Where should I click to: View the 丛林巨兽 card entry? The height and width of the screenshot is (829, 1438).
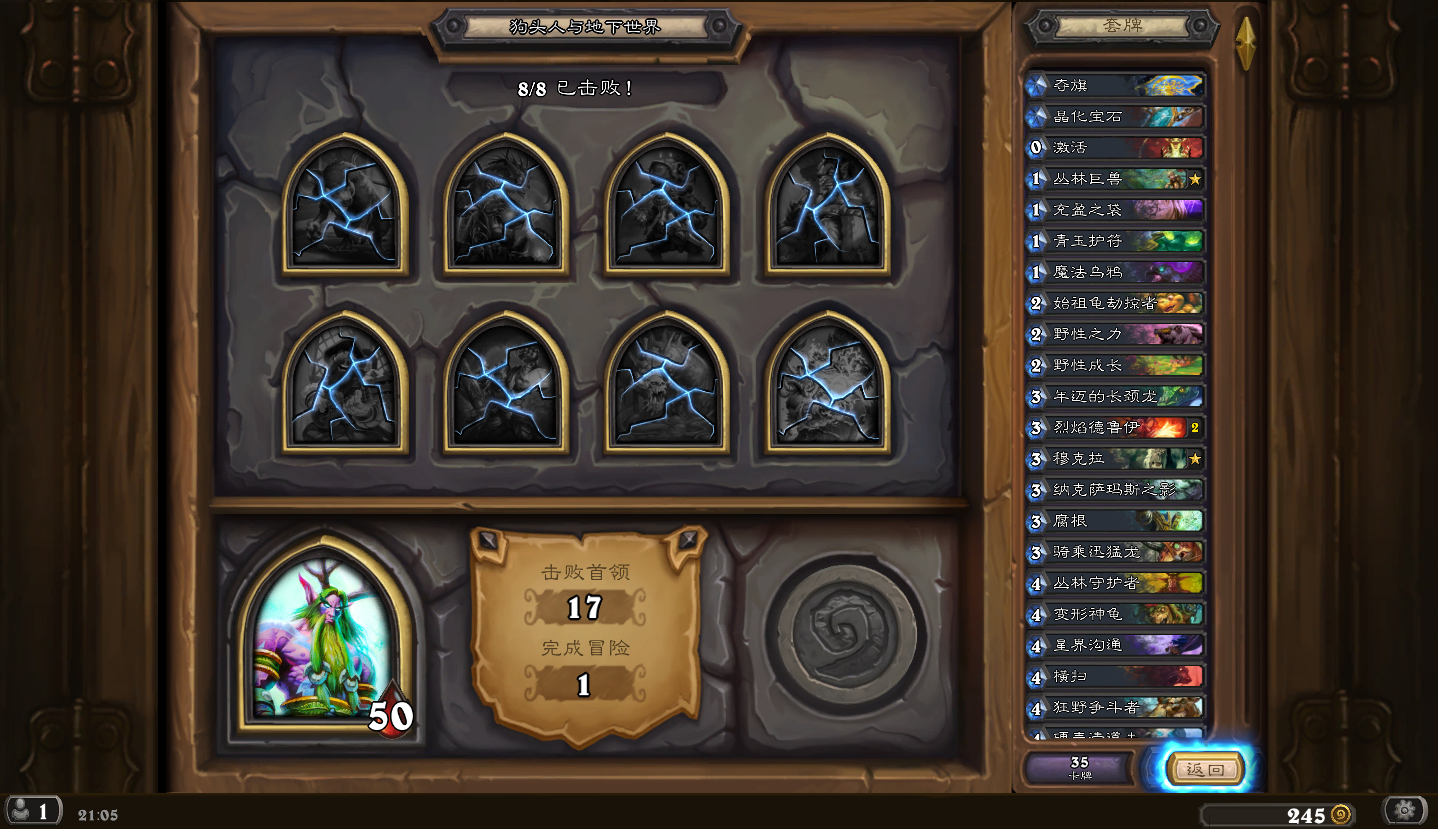pyautogui.click(x=1115, y=179)
